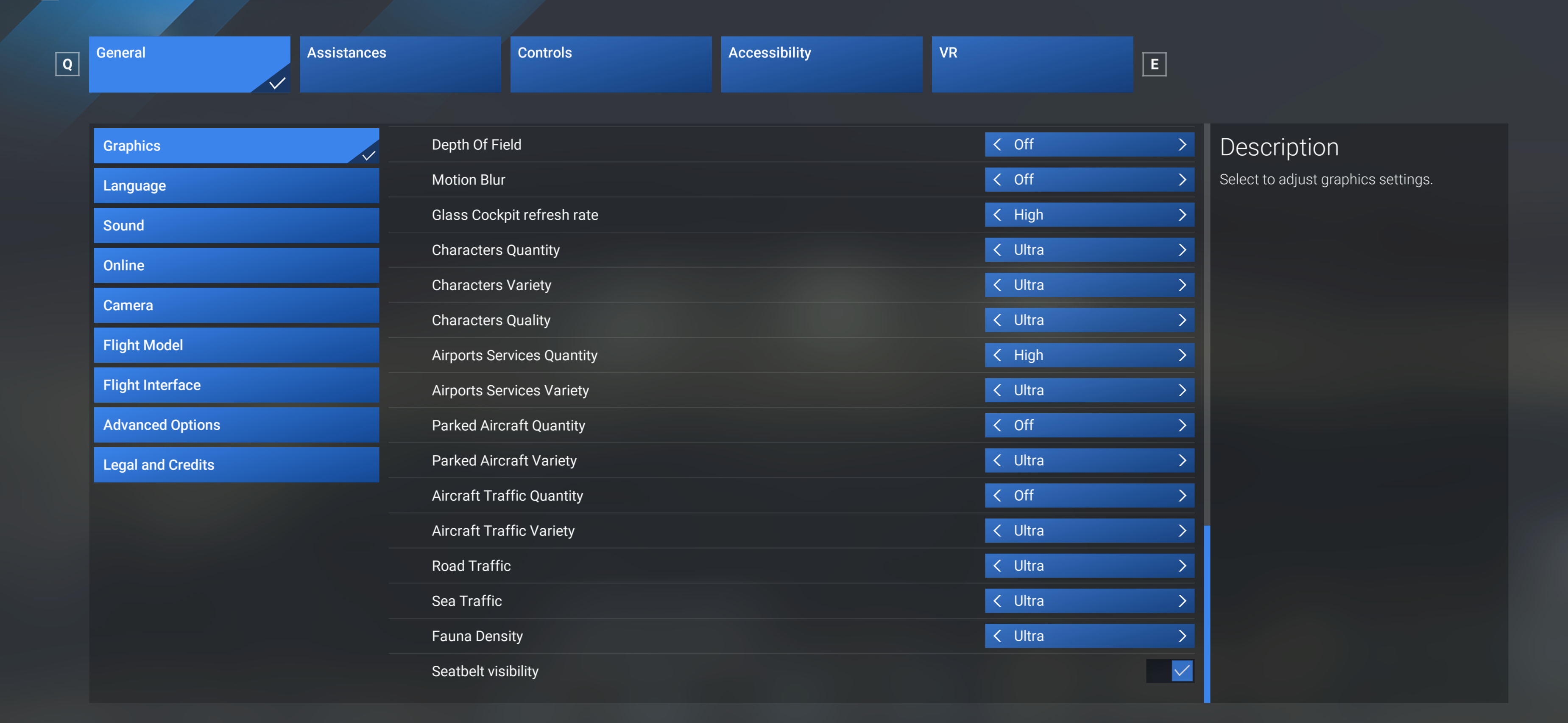Lower Road Traffic using its left arrow
Screen dimensions: 1568x723
(997, 566)
